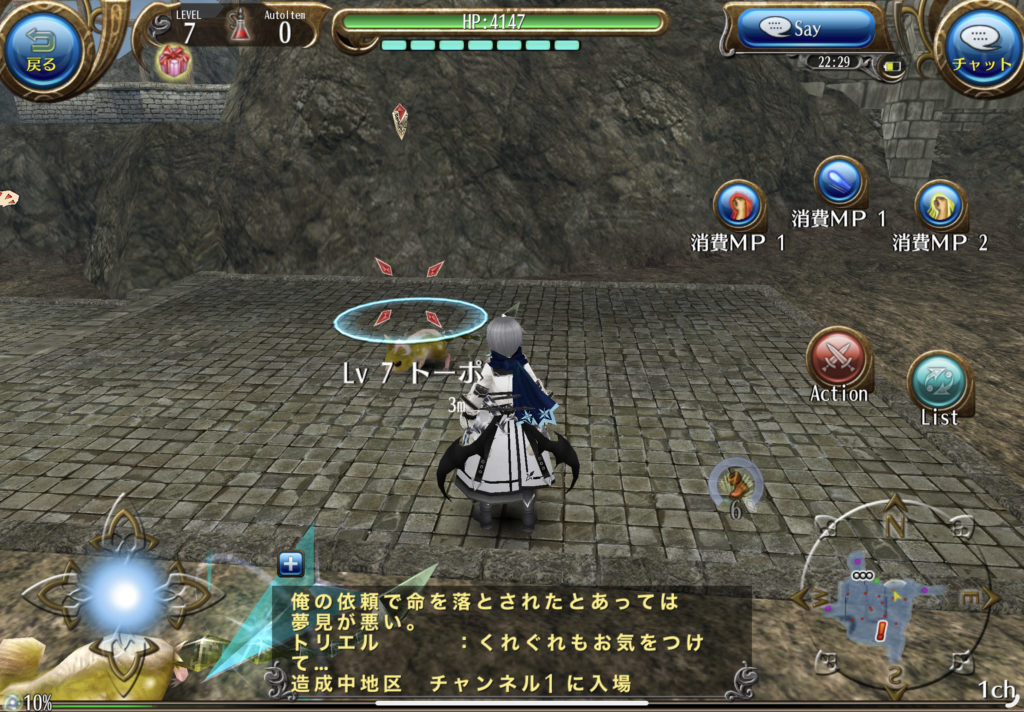Use the orange item shortcut with count 6
Screen dimensions: 1024x712
[x=736, y=483]
